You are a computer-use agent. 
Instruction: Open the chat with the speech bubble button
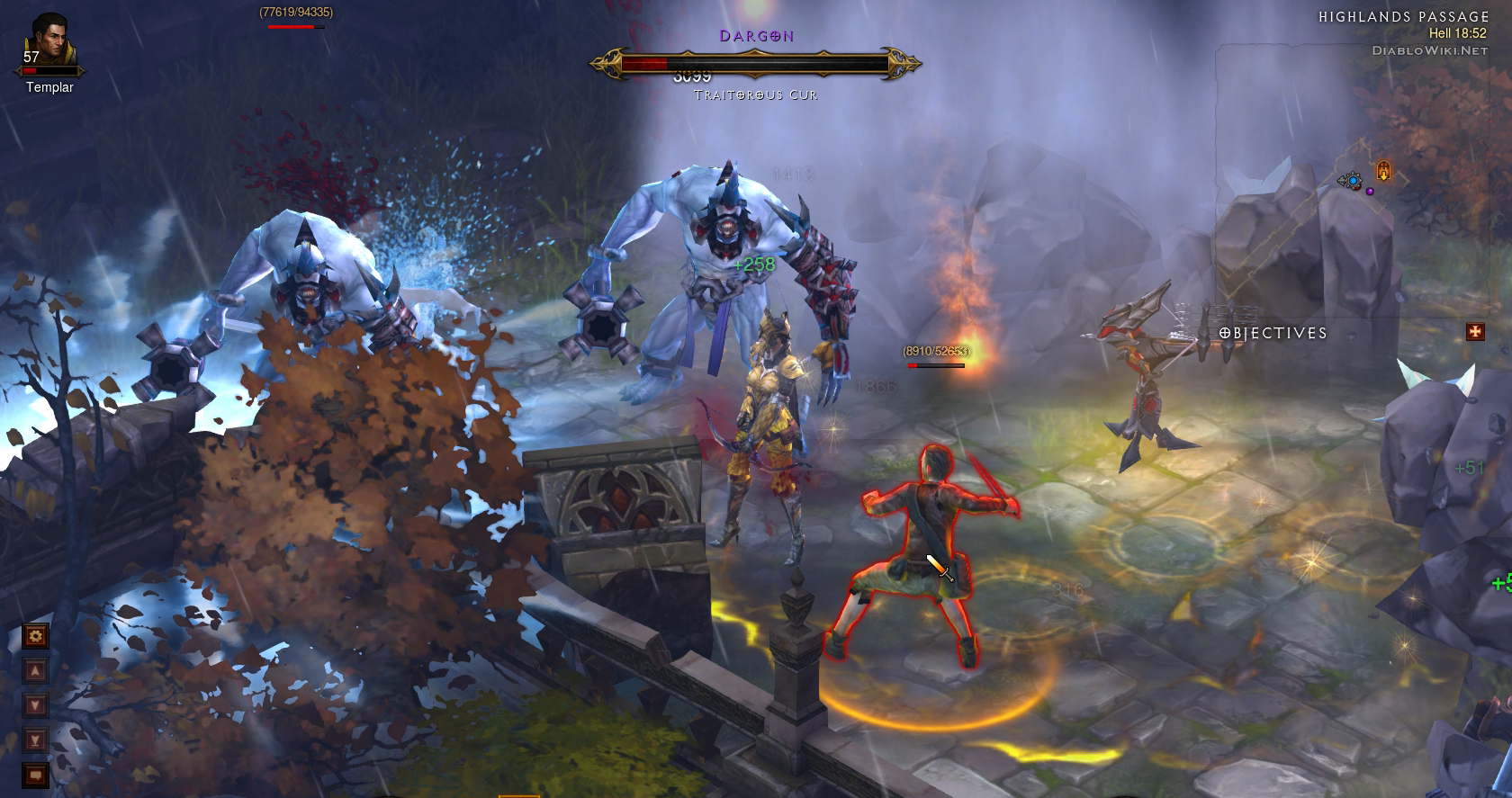(35, 773)
